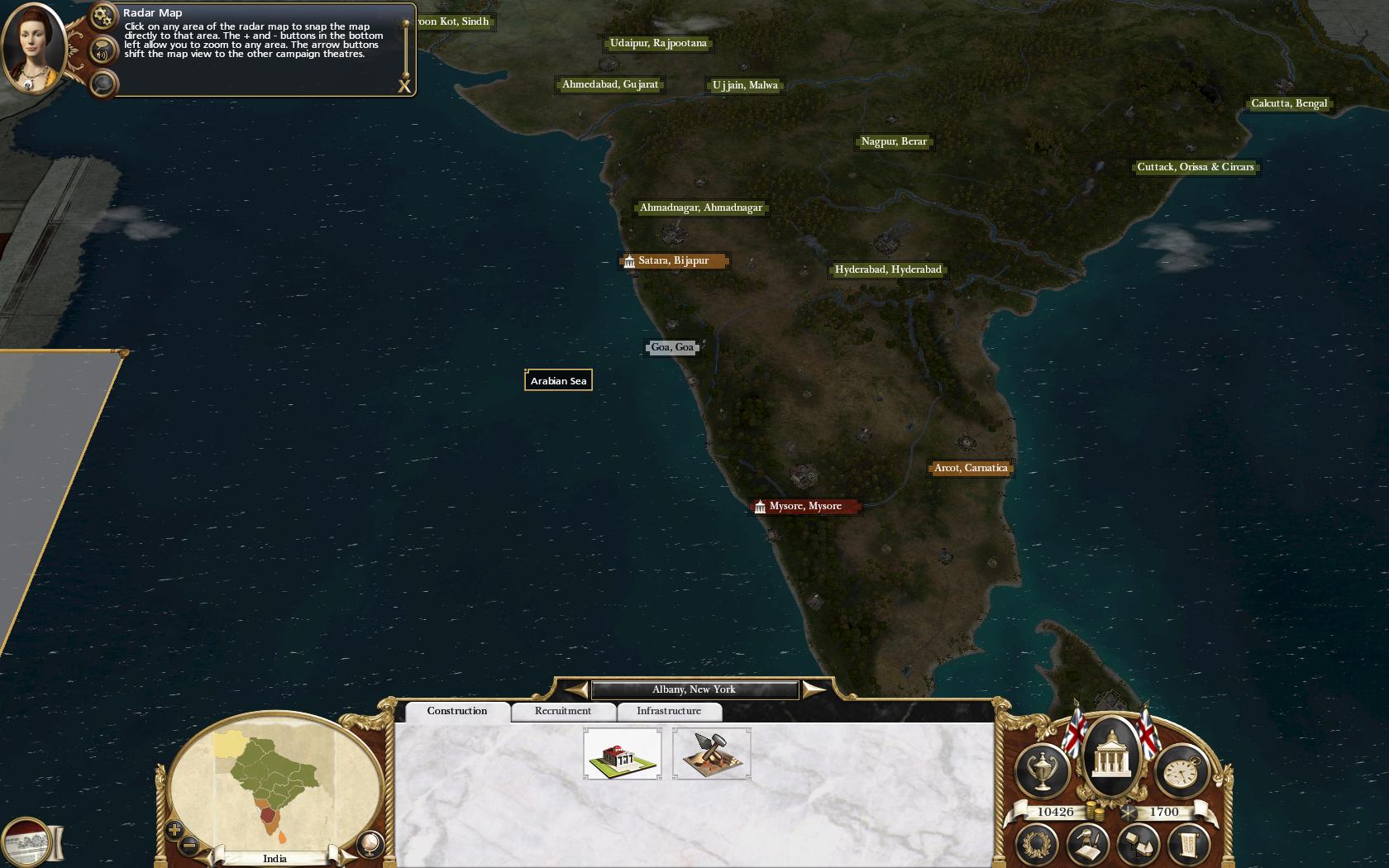Cycle to the next settlement with right arrow
The height and width of the screenshot is (868, 1389).
[814, 689]
